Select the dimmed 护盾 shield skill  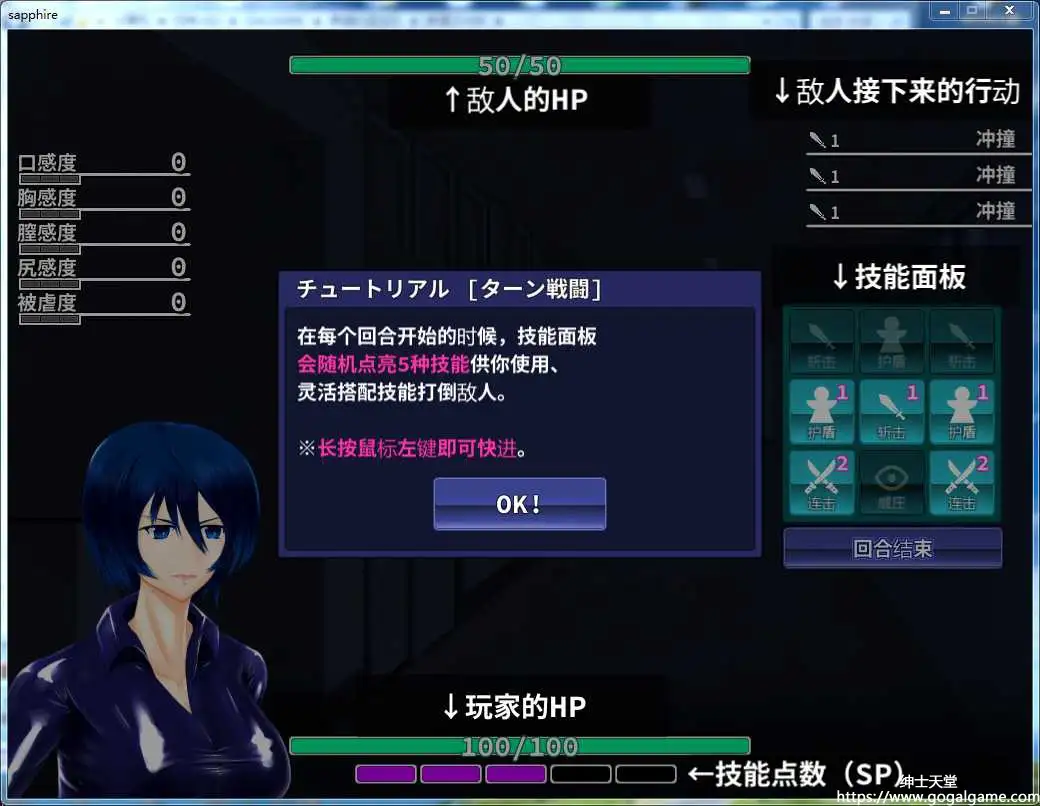coord(891,340)
